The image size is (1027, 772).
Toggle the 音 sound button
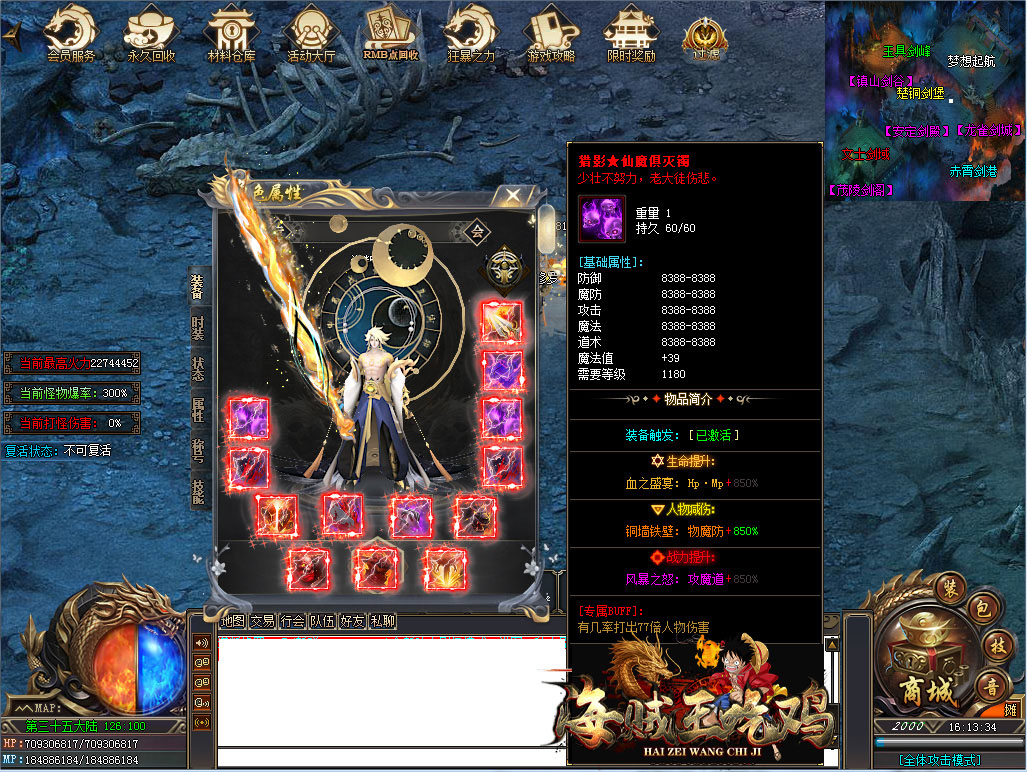[992, 686]
